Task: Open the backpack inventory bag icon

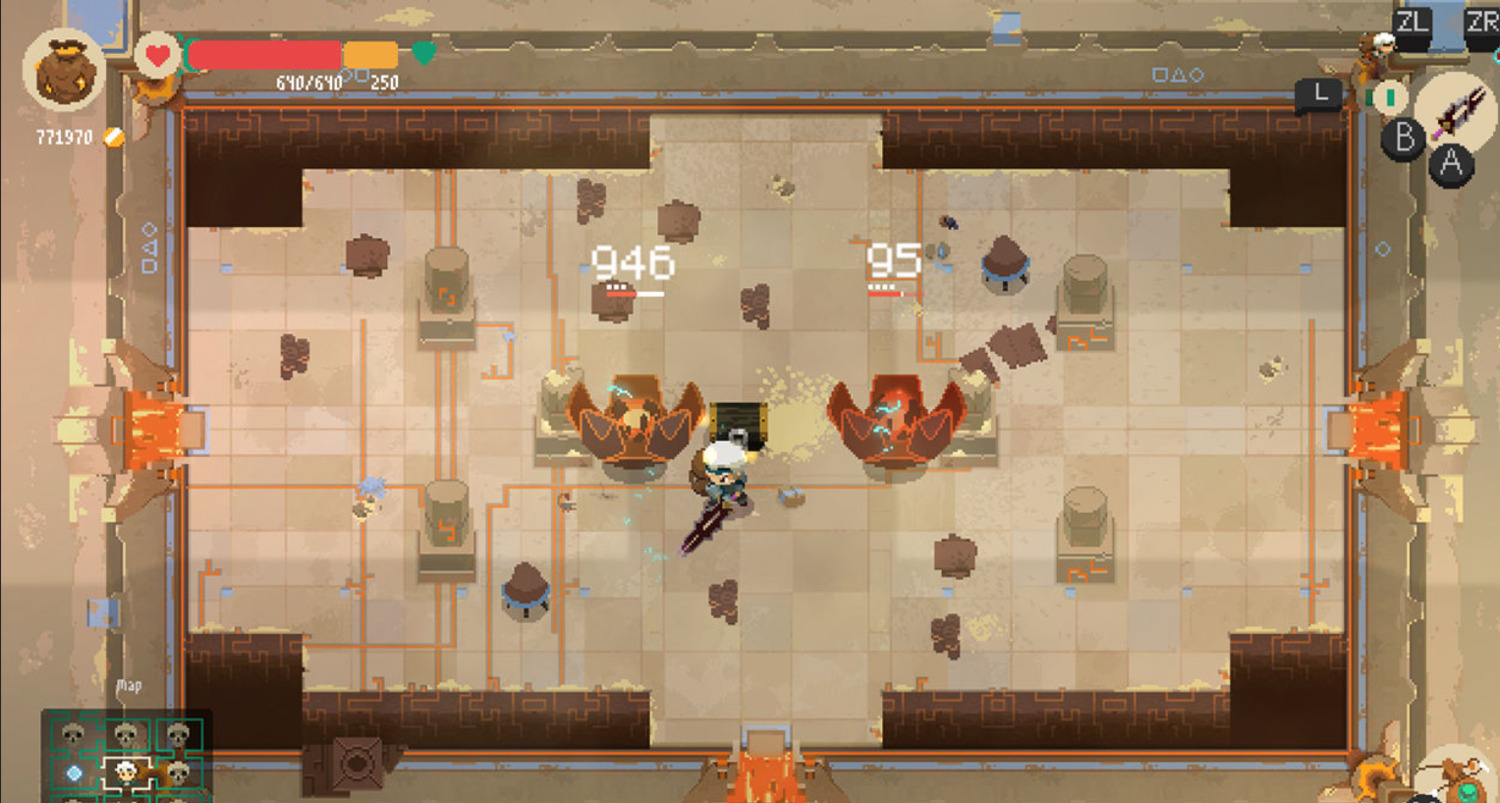Action: 65,70
